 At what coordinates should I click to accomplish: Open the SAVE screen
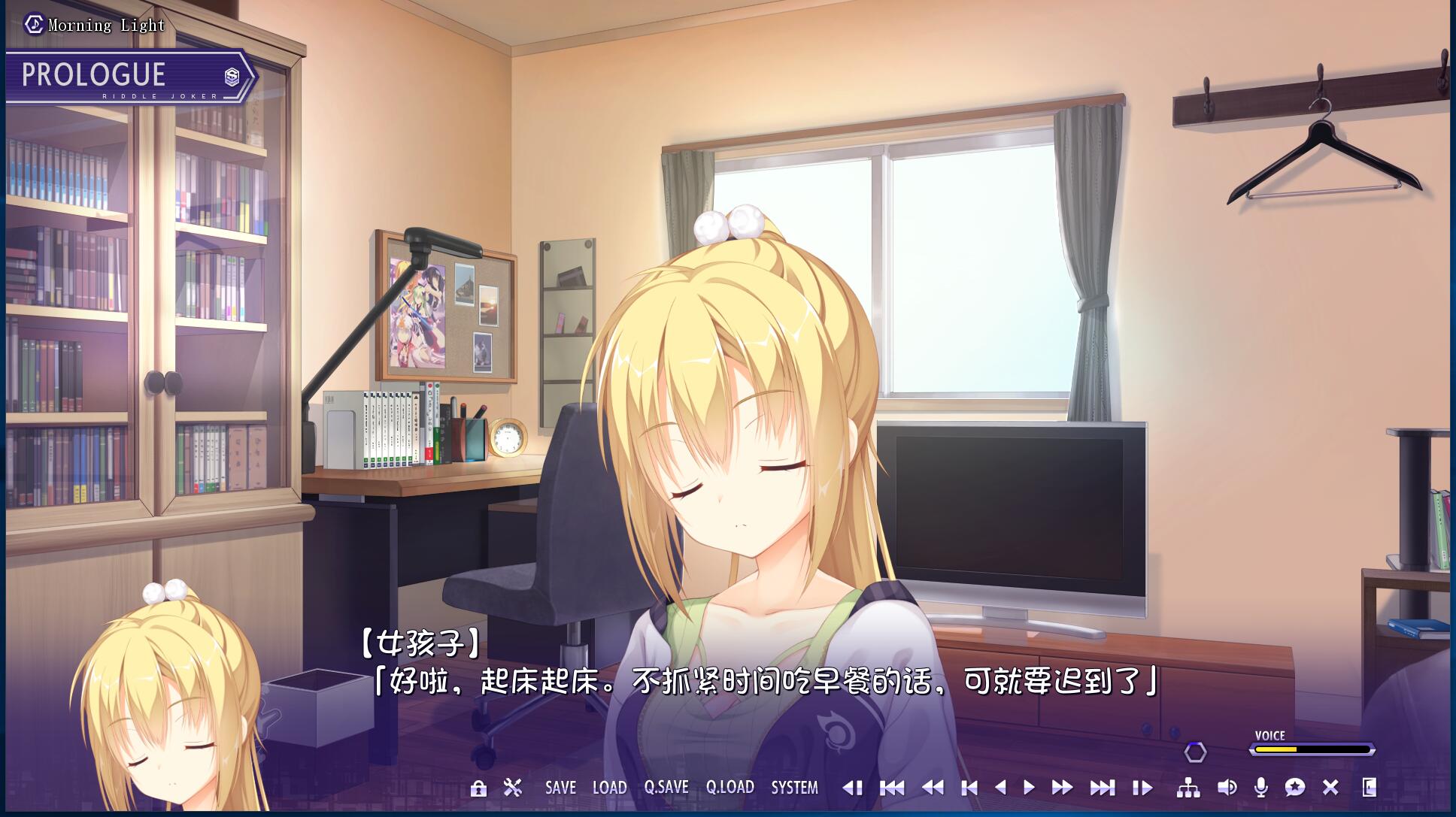[x=560, y=788]
